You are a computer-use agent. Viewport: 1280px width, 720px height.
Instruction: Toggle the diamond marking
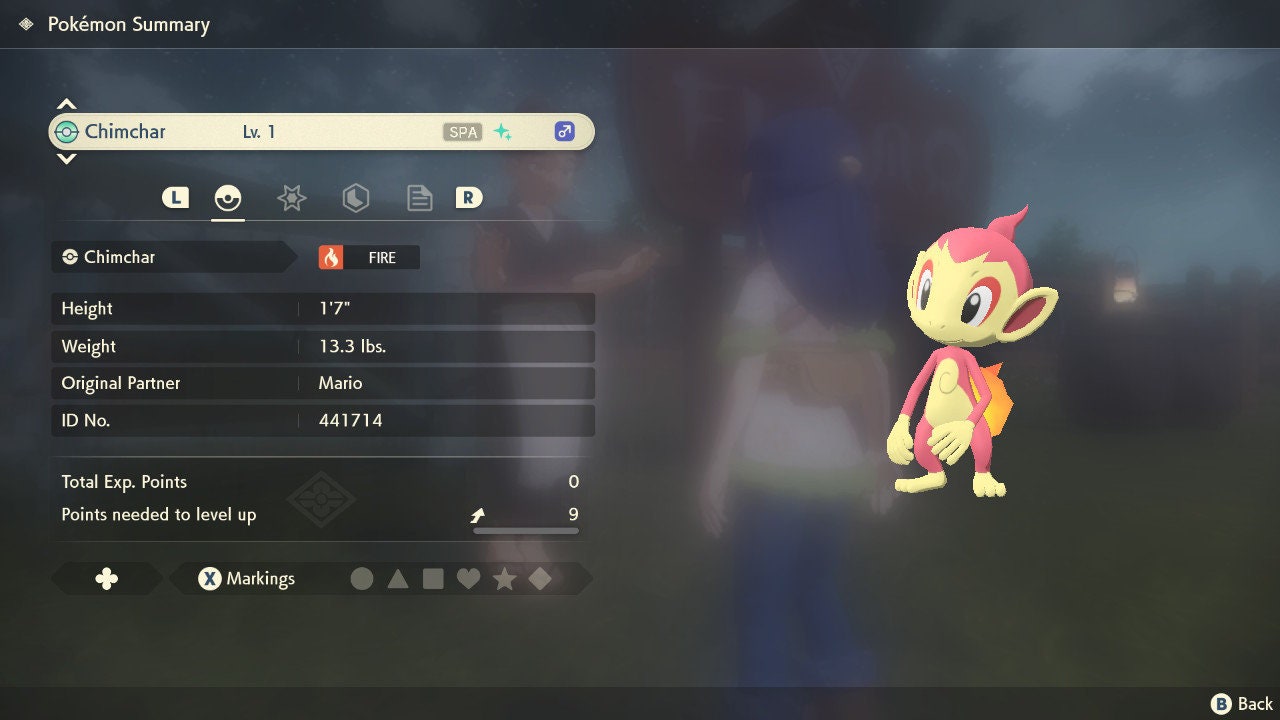point(540,579)
